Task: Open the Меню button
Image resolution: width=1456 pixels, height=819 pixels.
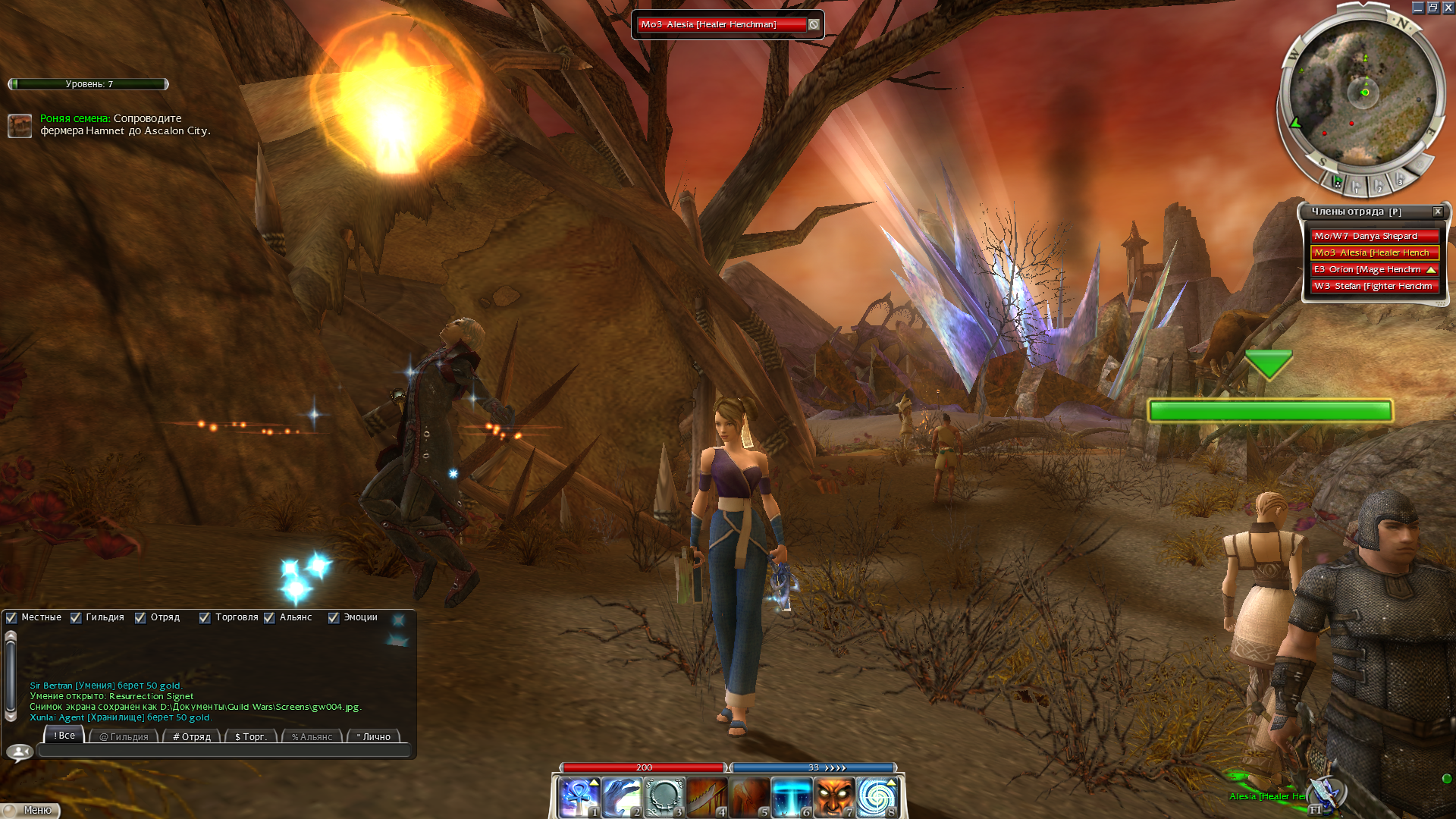Action: 32,810
